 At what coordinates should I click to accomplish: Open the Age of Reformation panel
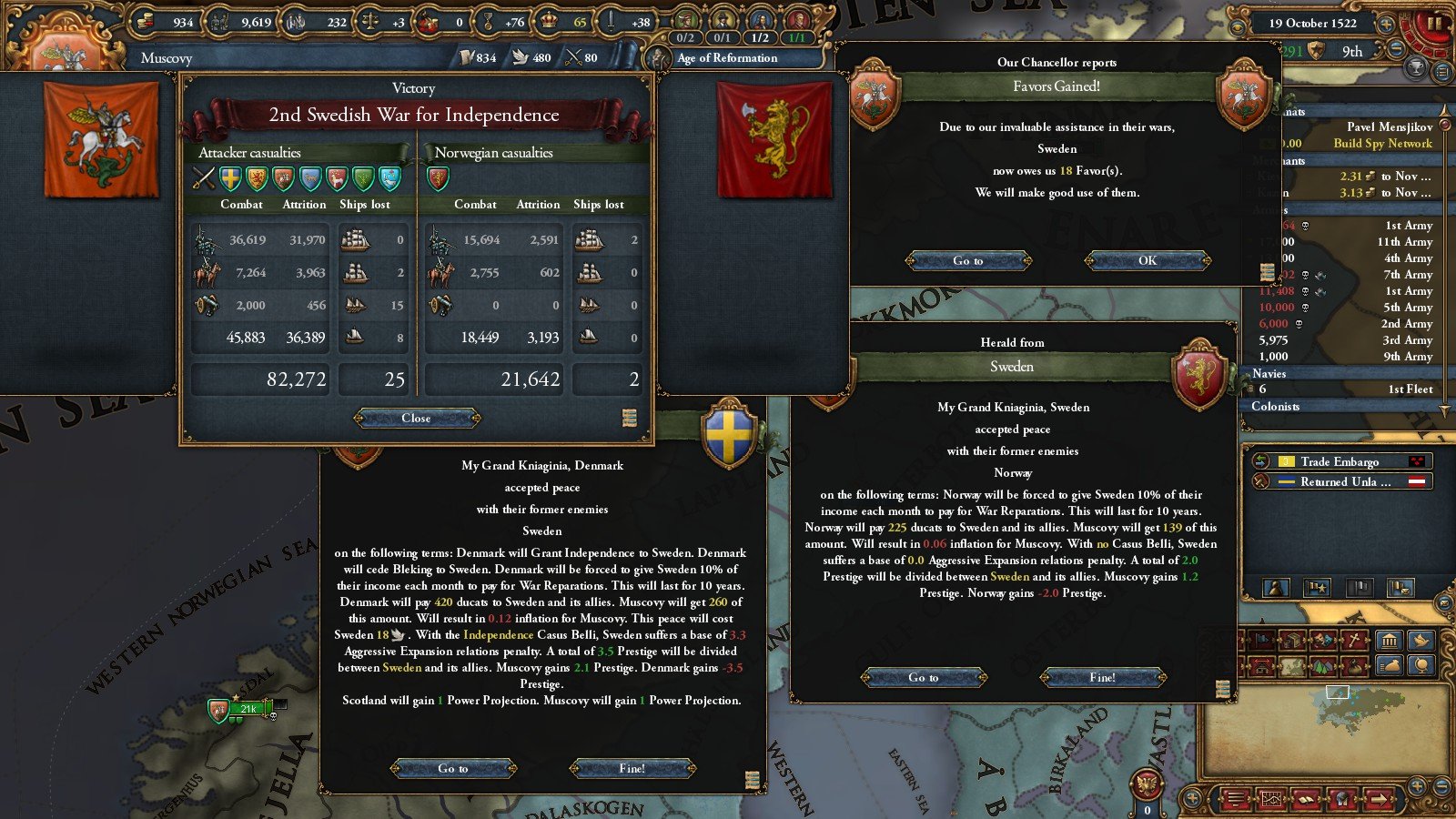point(726,58)
